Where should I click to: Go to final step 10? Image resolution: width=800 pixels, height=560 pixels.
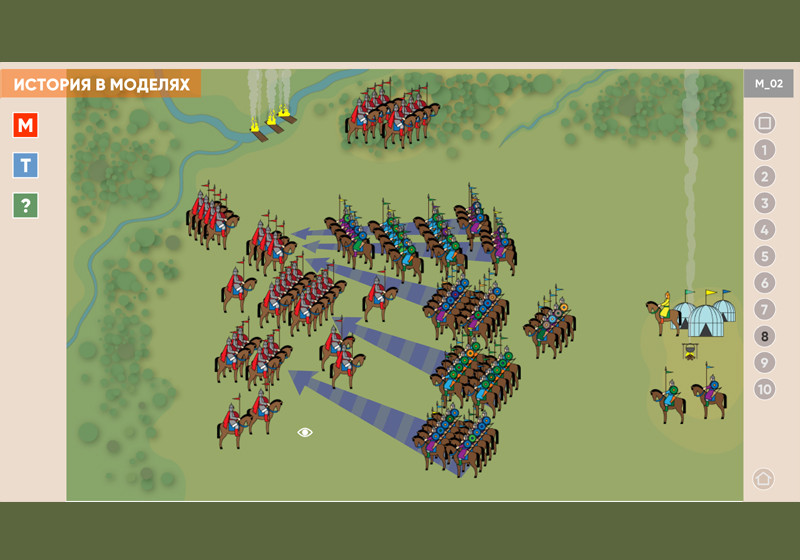(765, 389)
